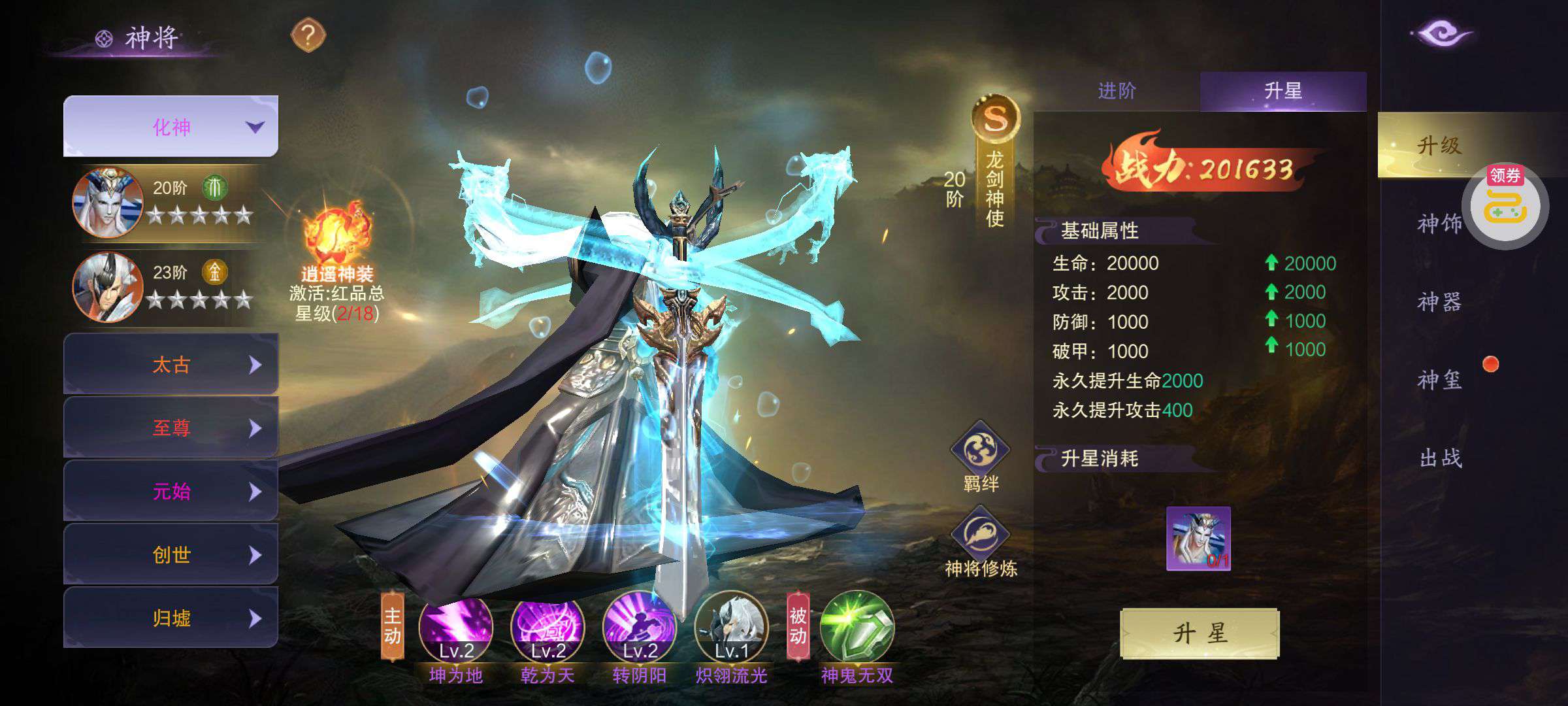View the 坤为地 skill
Screen dimensions: 1568x706
455,629
